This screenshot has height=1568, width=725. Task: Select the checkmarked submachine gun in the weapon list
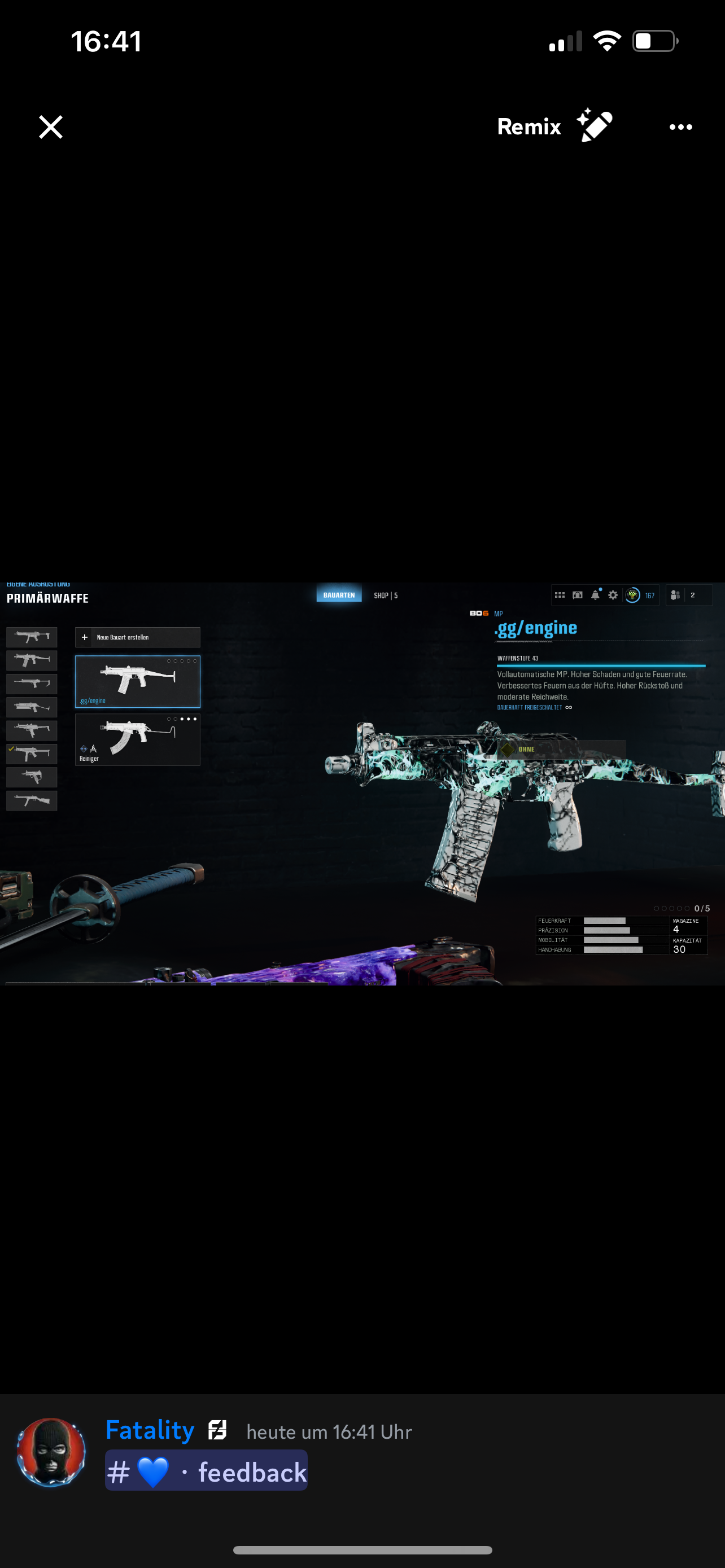coord(32,754)
